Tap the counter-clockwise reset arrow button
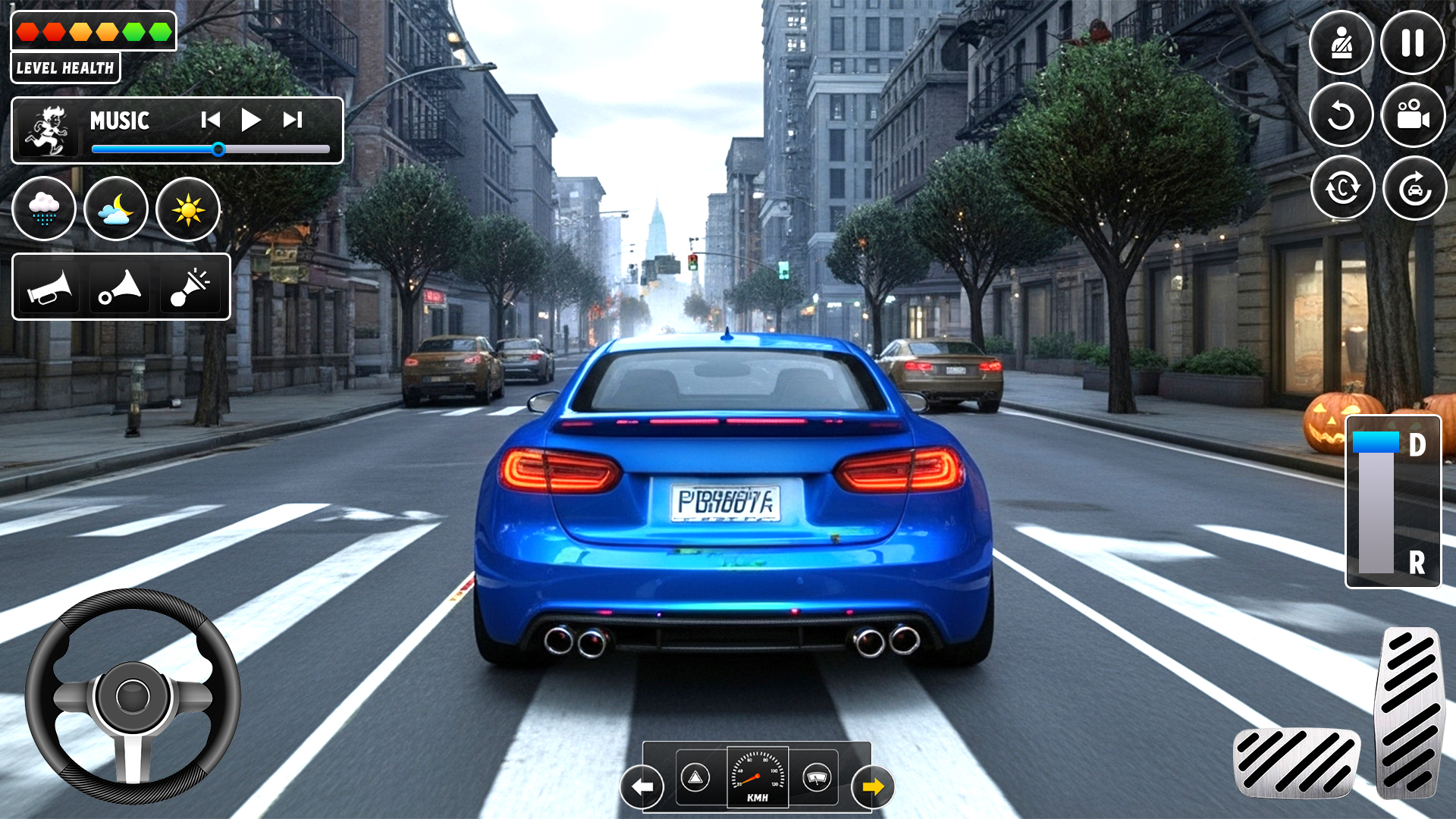This screenshot has height=819, width=1456. pos(1341,115)
